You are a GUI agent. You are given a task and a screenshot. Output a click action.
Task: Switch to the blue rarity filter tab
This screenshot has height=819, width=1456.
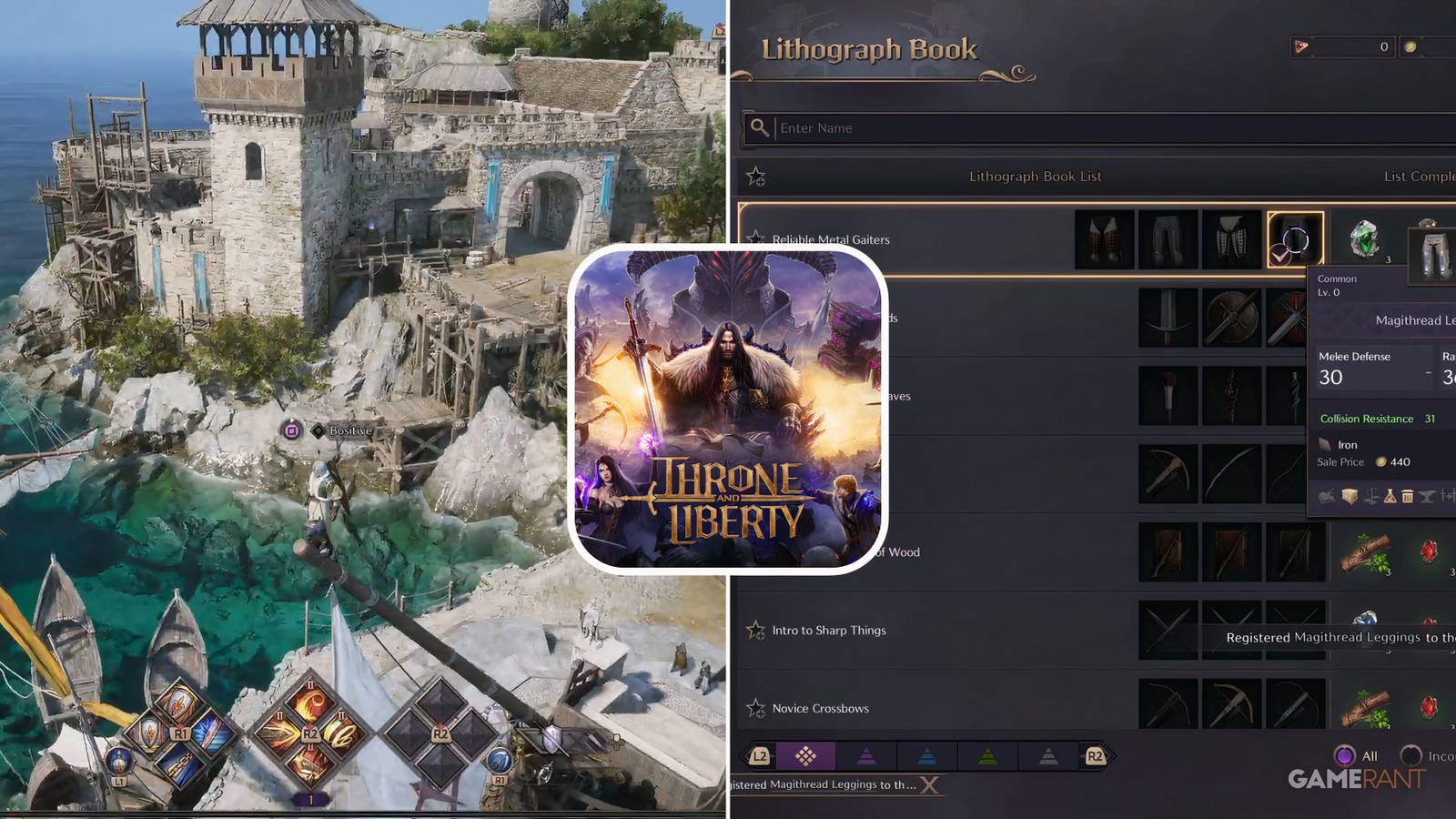926,756
